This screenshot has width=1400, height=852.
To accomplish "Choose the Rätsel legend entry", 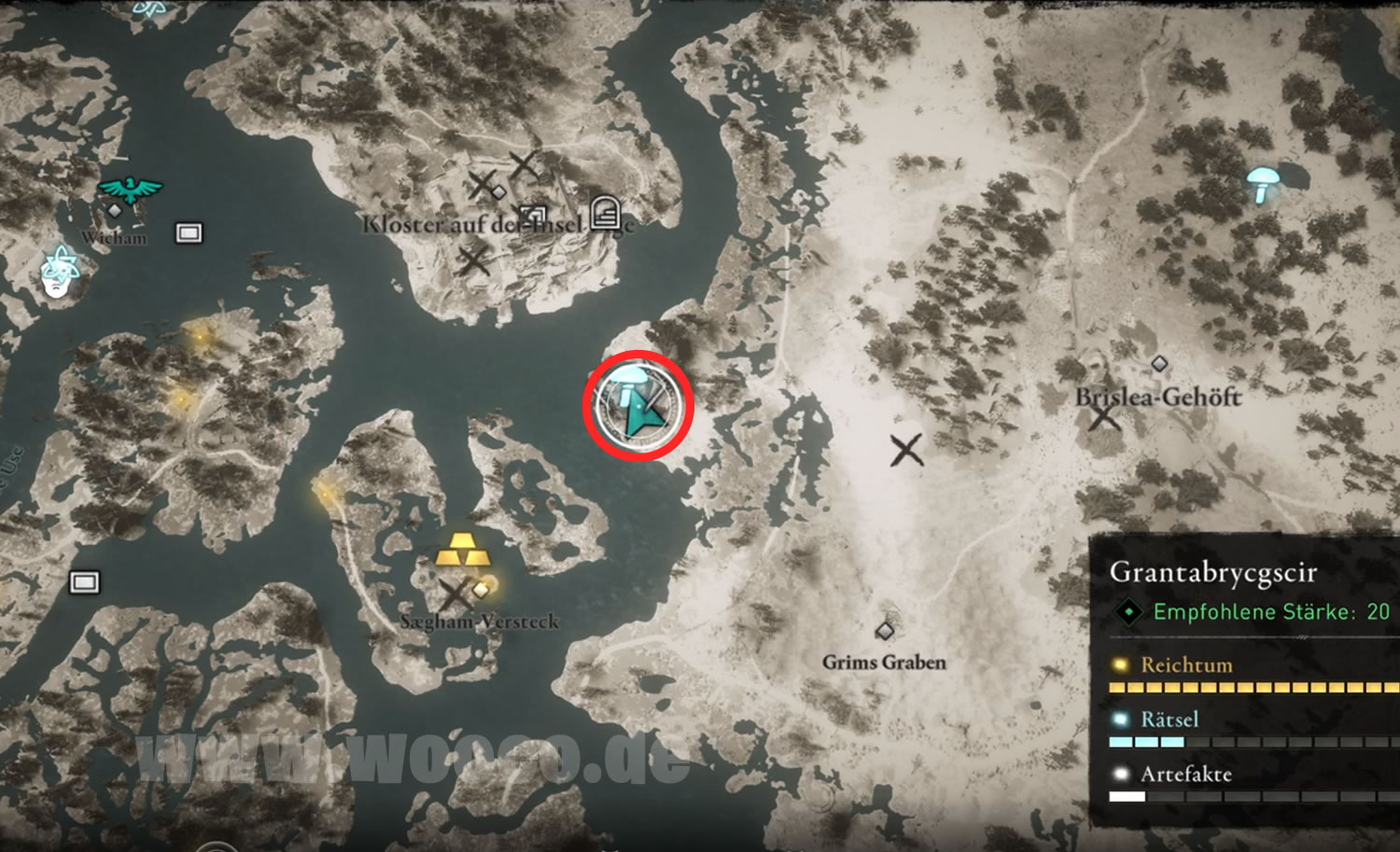I will coord(1169,719).
